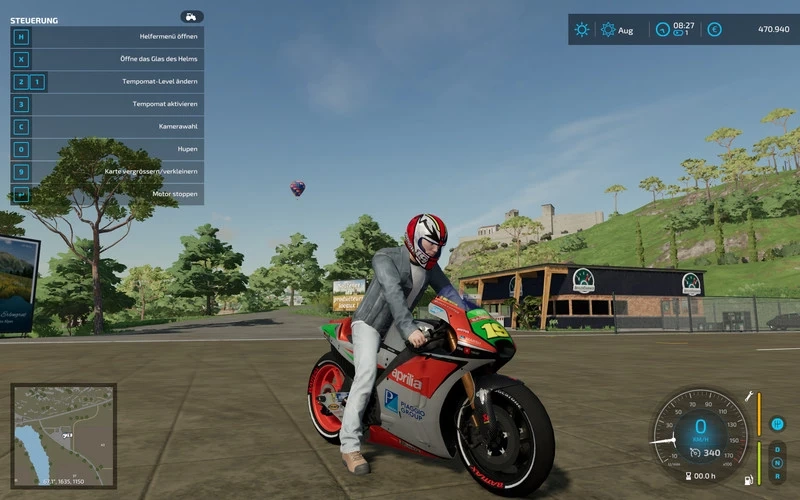The image size is (800, 500).
Task: Open finances via the euro coin icon
Action: pyautogui.click(x=714, y=30)
